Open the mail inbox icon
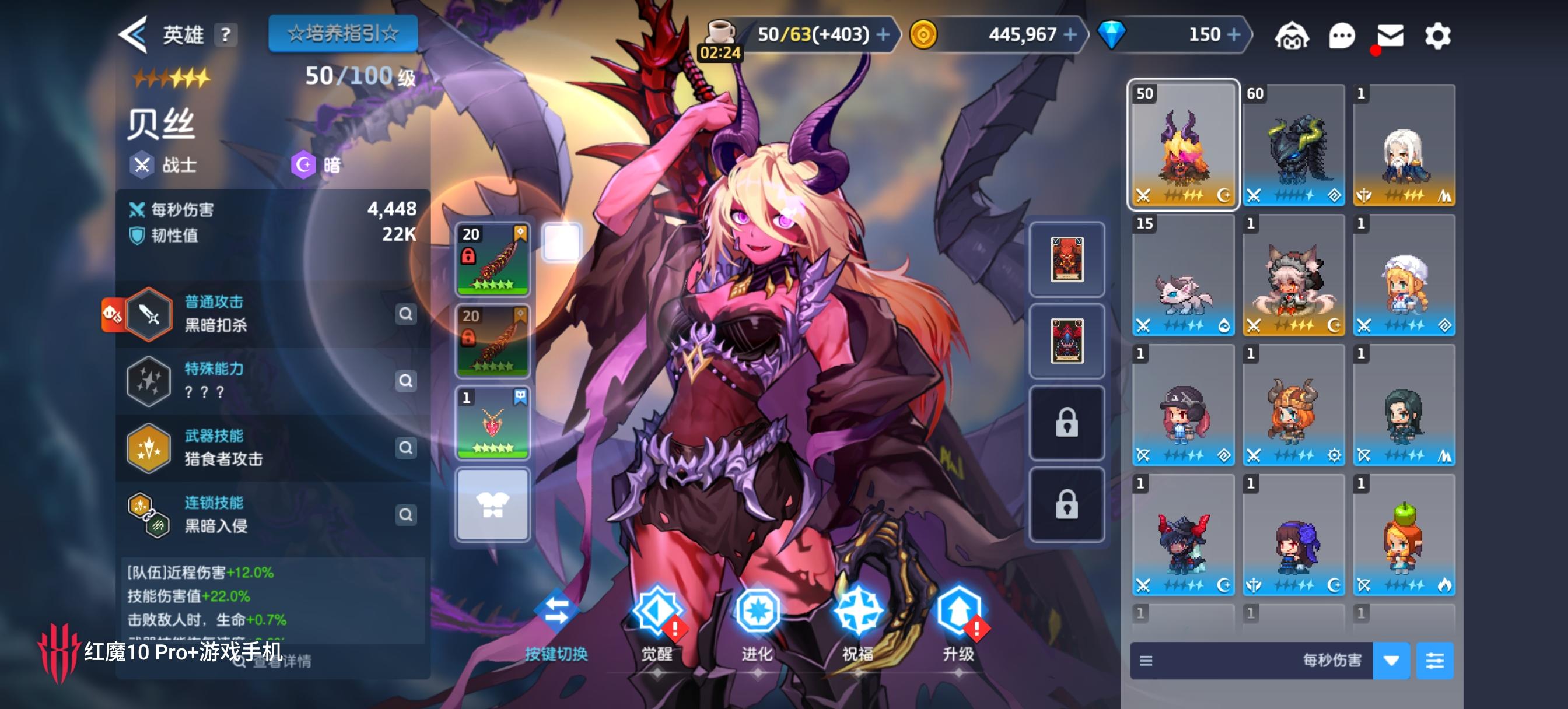Image resolution: width=1568 pixels, height=709 pixels. [1390, 34]
